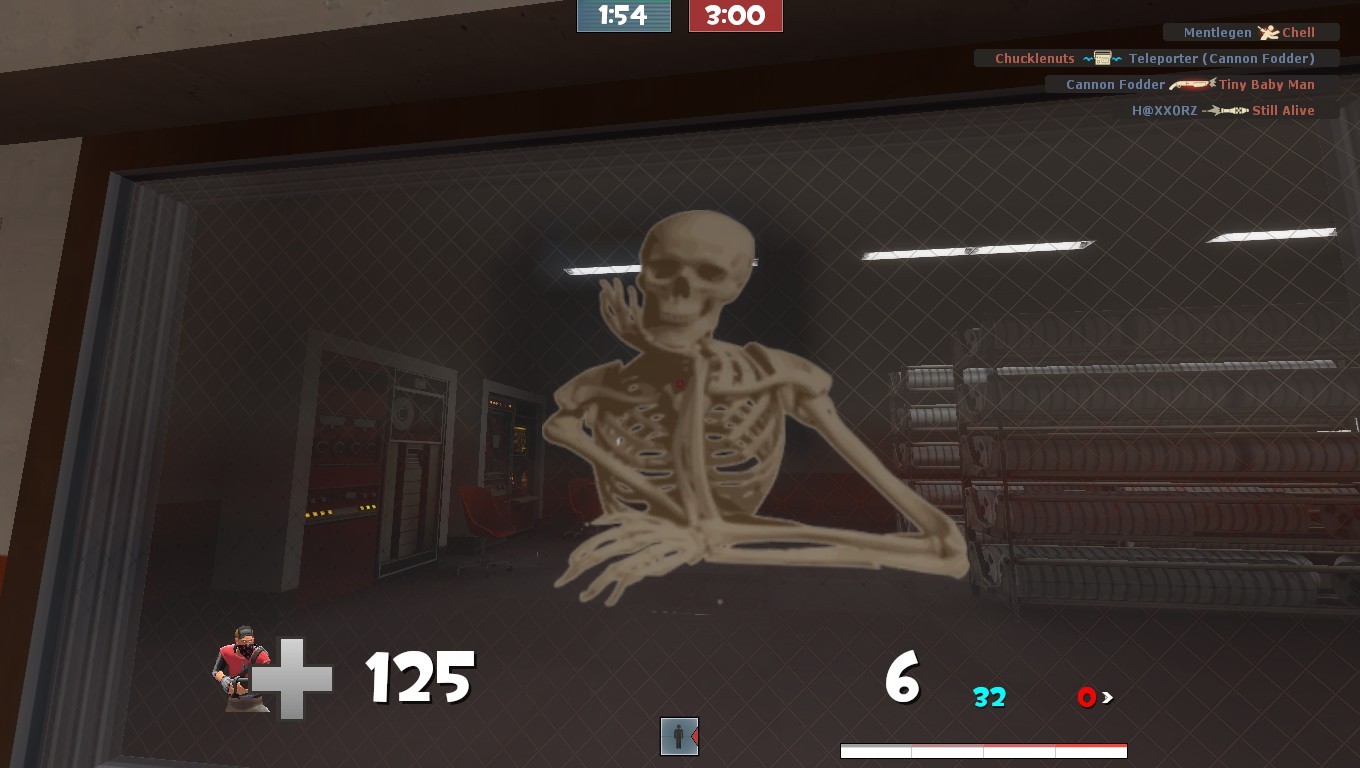The width and height of the screenshot is (1360, 768).
Task: Click the red low-metal zero indicator
Action: pyautogui.click(x=1087, y=698)
